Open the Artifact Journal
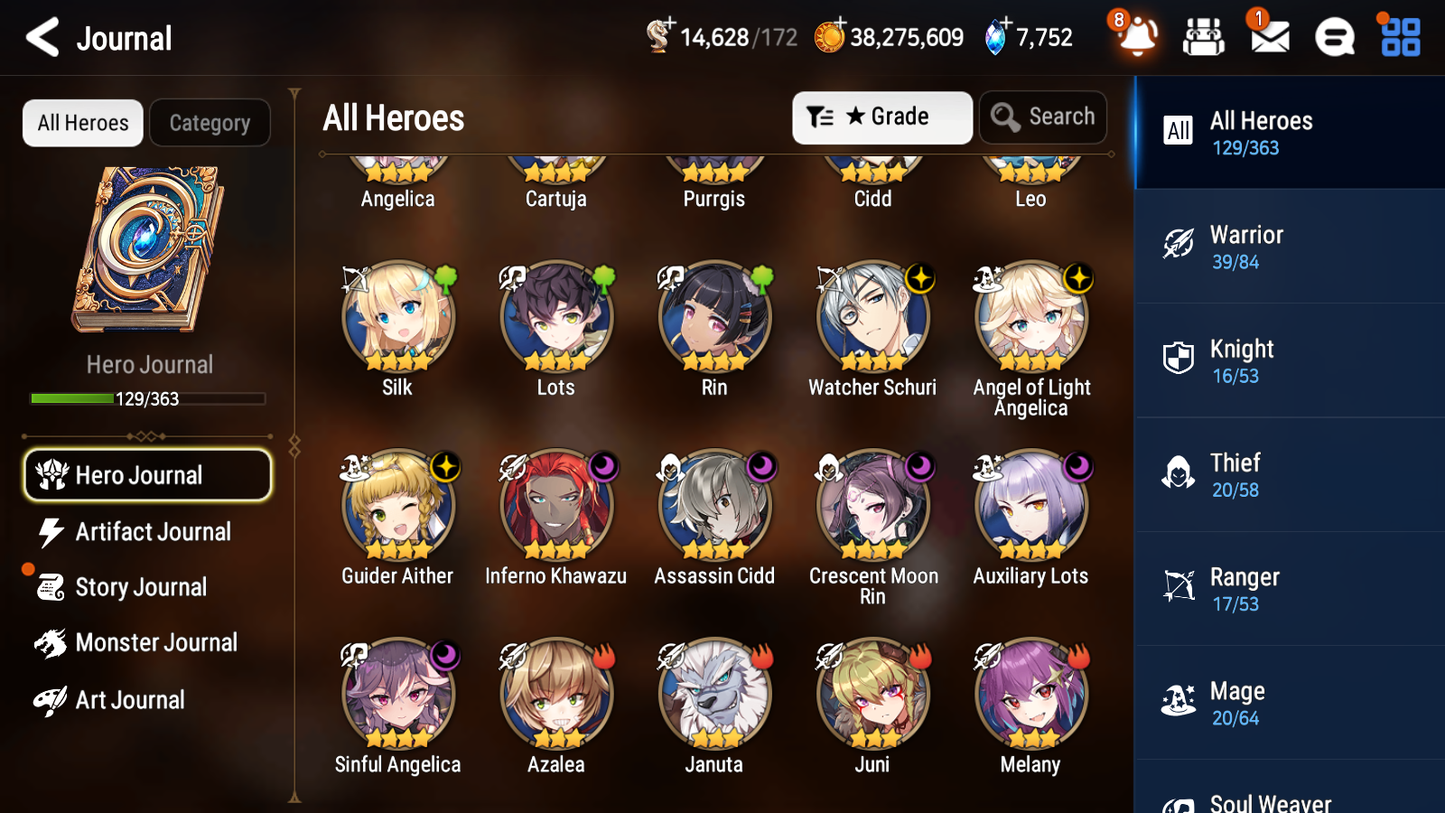The height and width of the screenshot is (813, 1445). pos(152,532)
